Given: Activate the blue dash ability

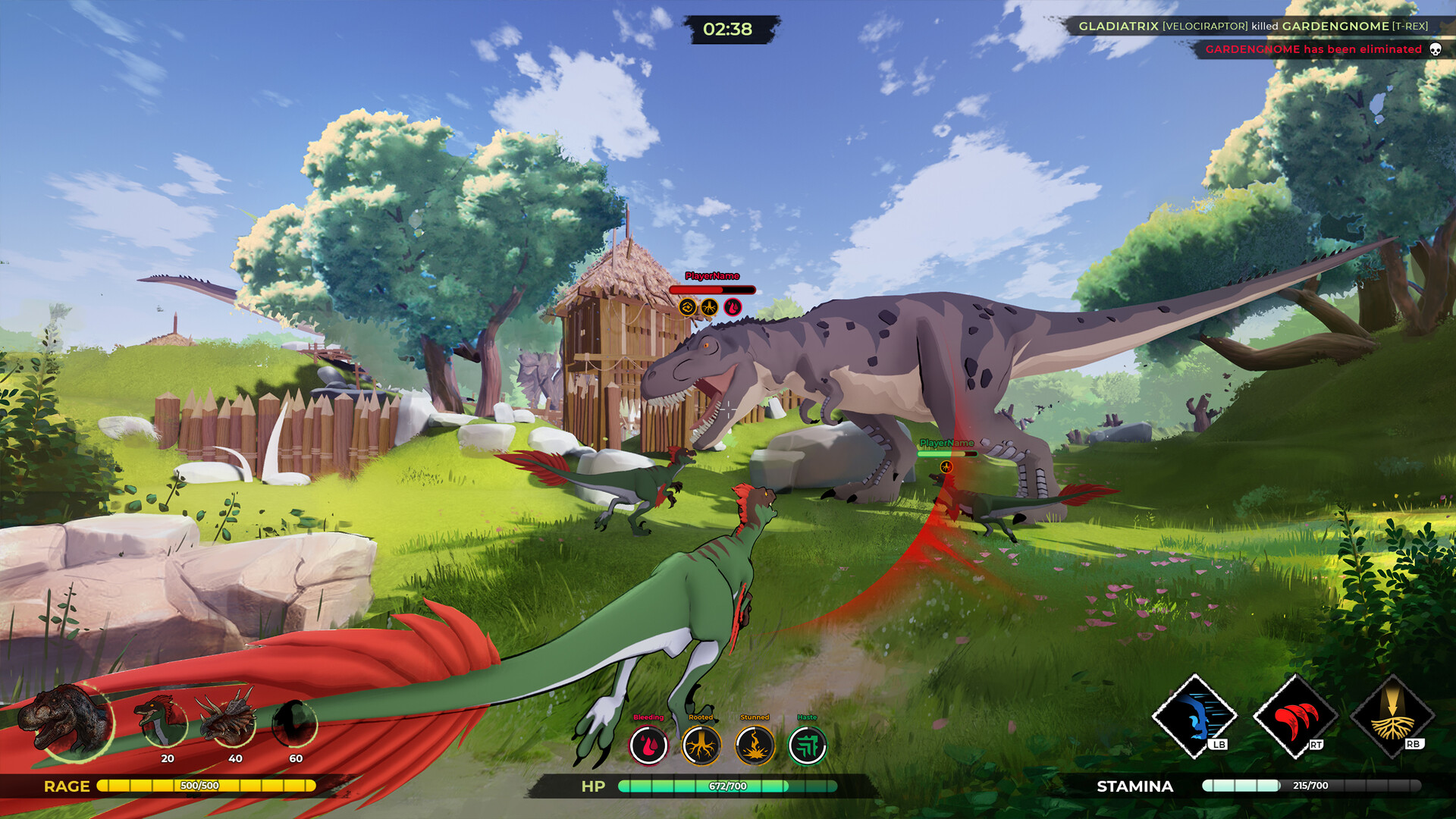Looking at the screenshot, I should click(1194, 715).
